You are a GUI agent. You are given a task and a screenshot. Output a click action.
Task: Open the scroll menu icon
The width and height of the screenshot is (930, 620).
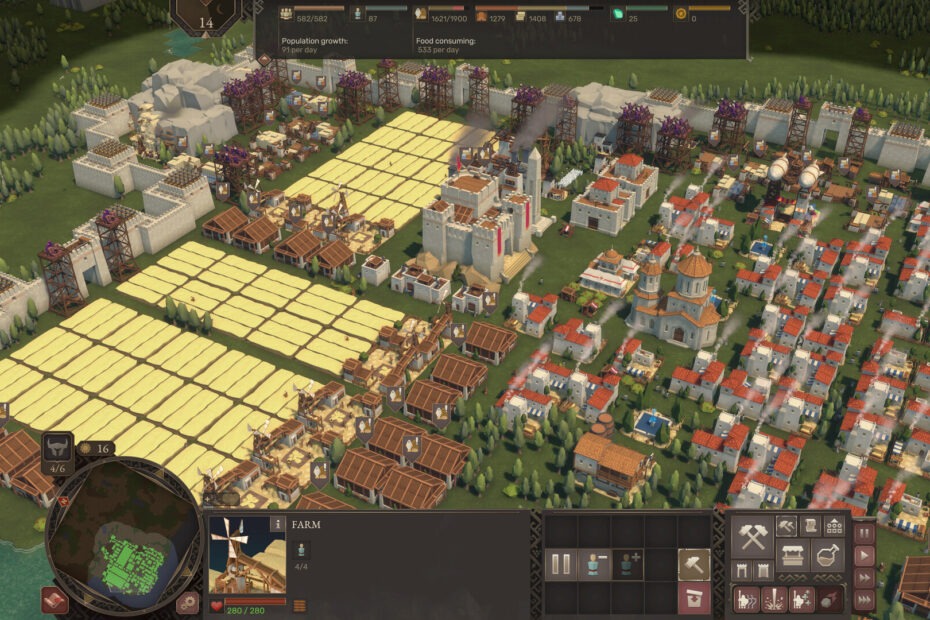[x=810, y=525]
